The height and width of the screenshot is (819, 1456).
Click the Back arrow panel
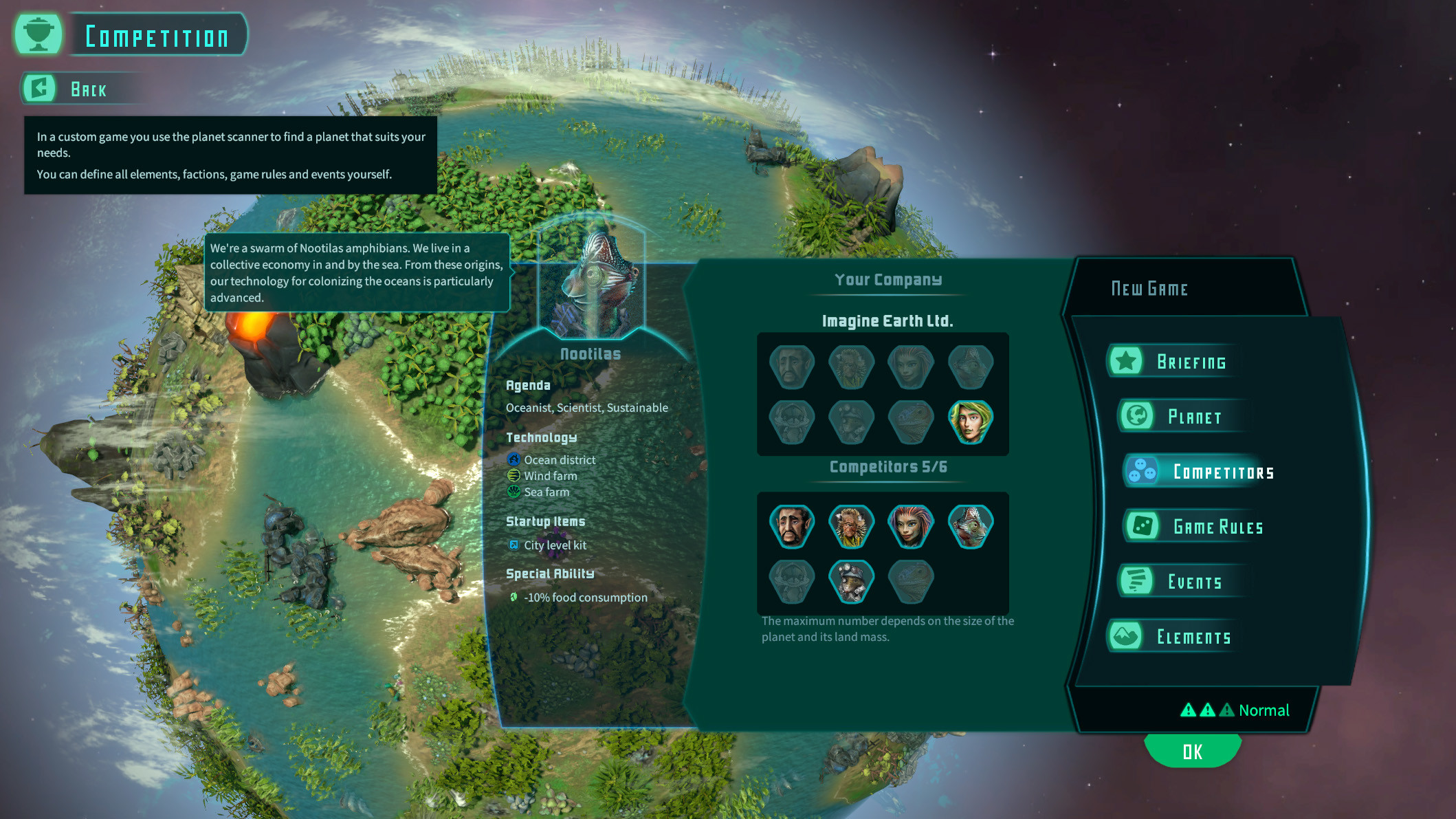pyautogui.click(x=39, y=88)
